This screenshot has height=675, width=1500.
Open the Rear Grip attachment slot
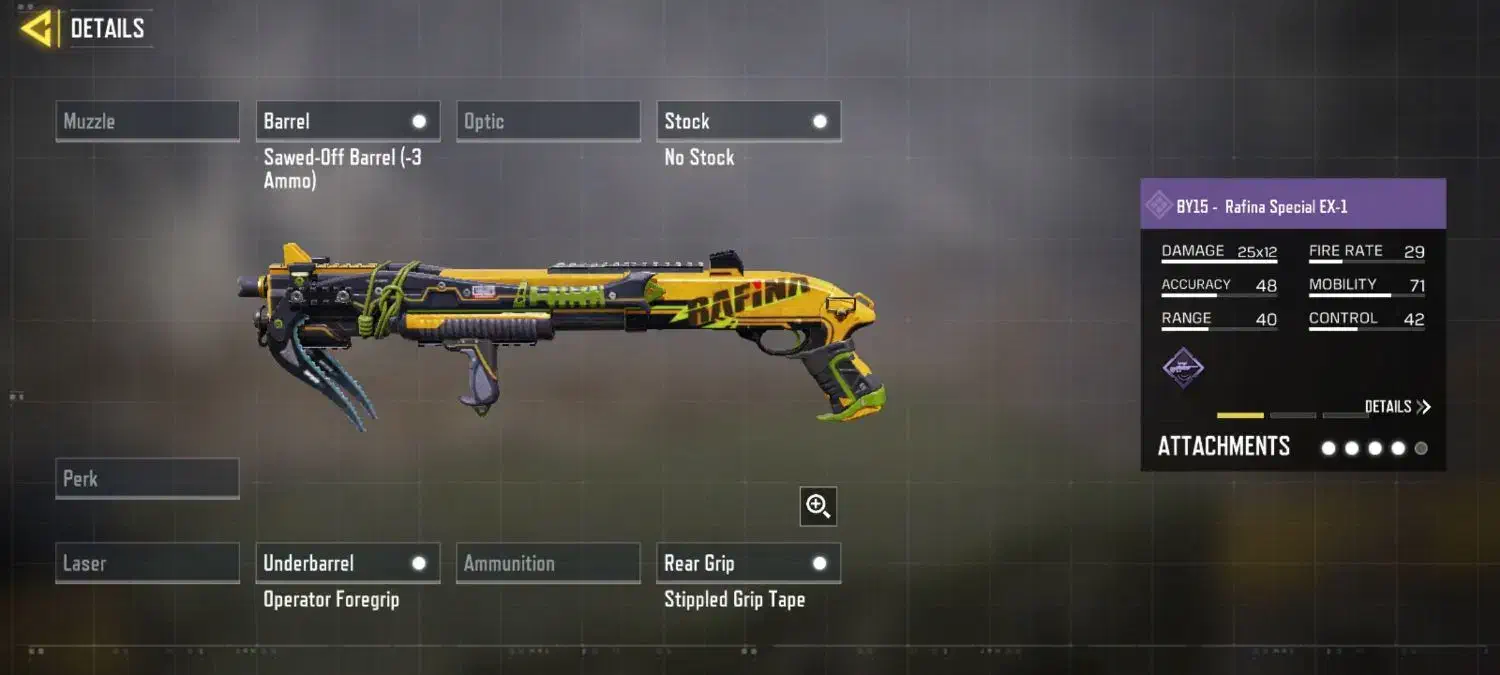[x=748, y=563]
